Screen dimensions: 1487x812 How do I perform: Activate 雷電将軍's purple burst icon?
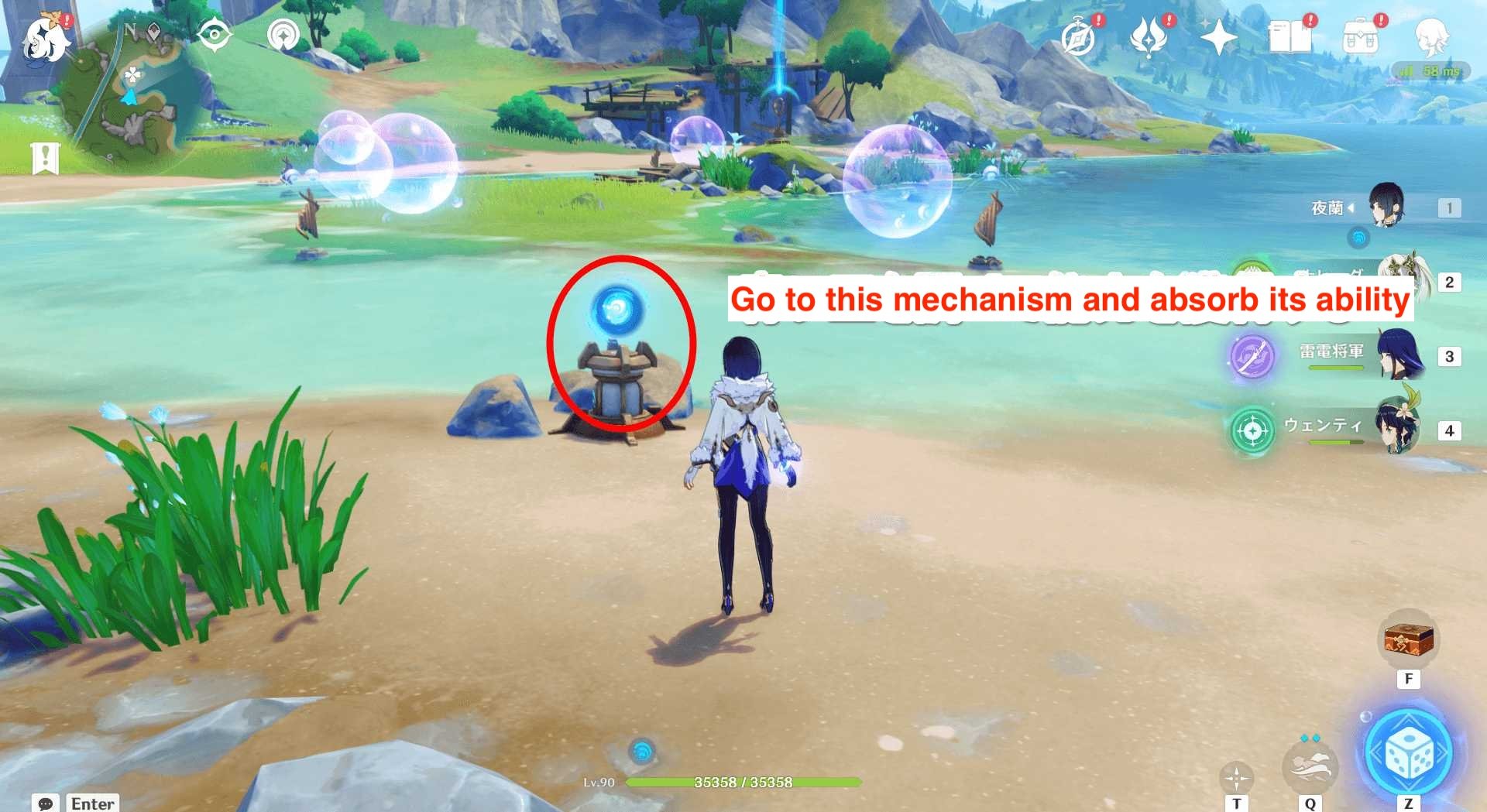1252,358
